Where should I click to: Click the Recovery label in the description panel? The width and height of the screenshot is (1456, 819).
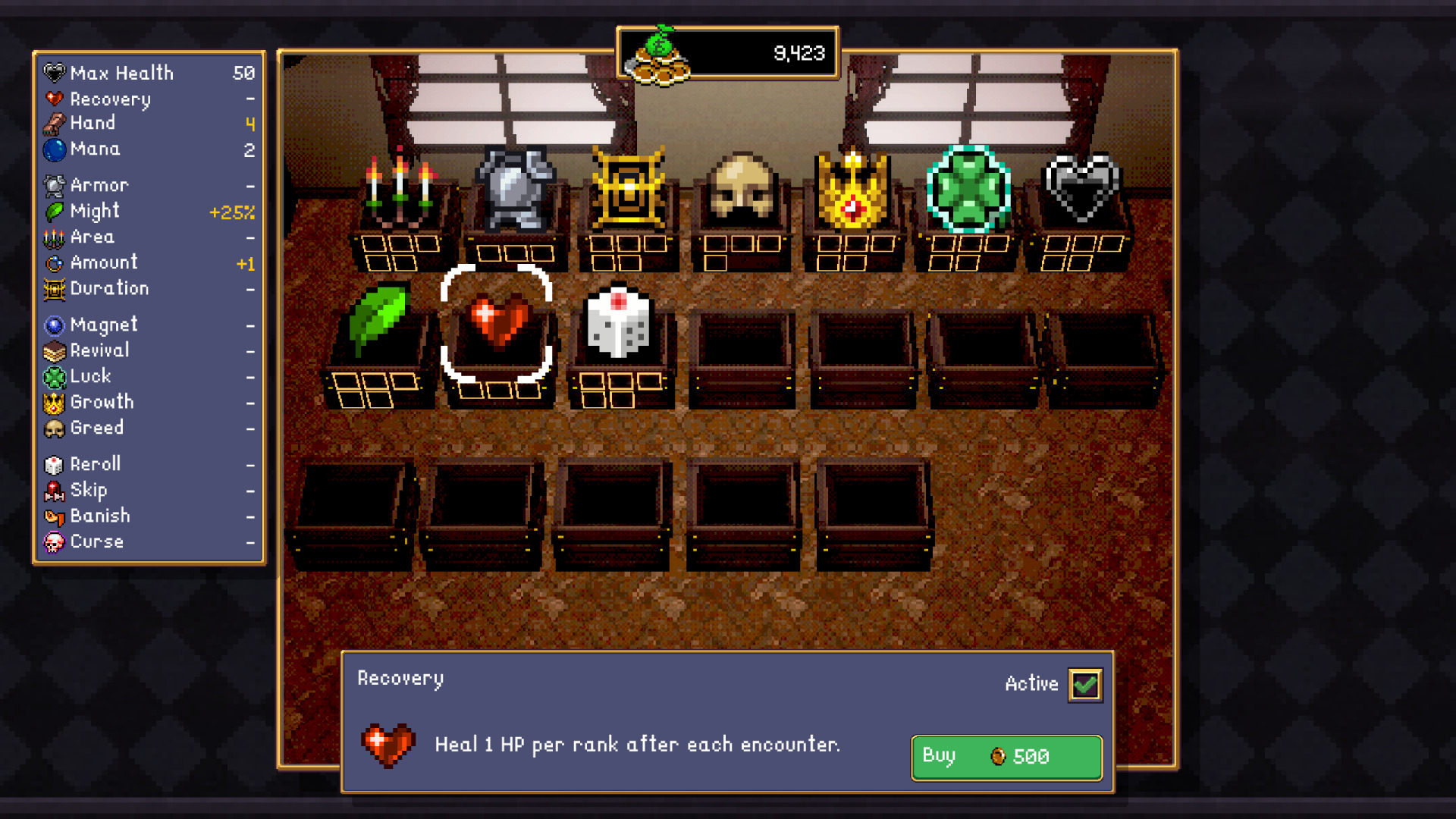coord(401,678)
